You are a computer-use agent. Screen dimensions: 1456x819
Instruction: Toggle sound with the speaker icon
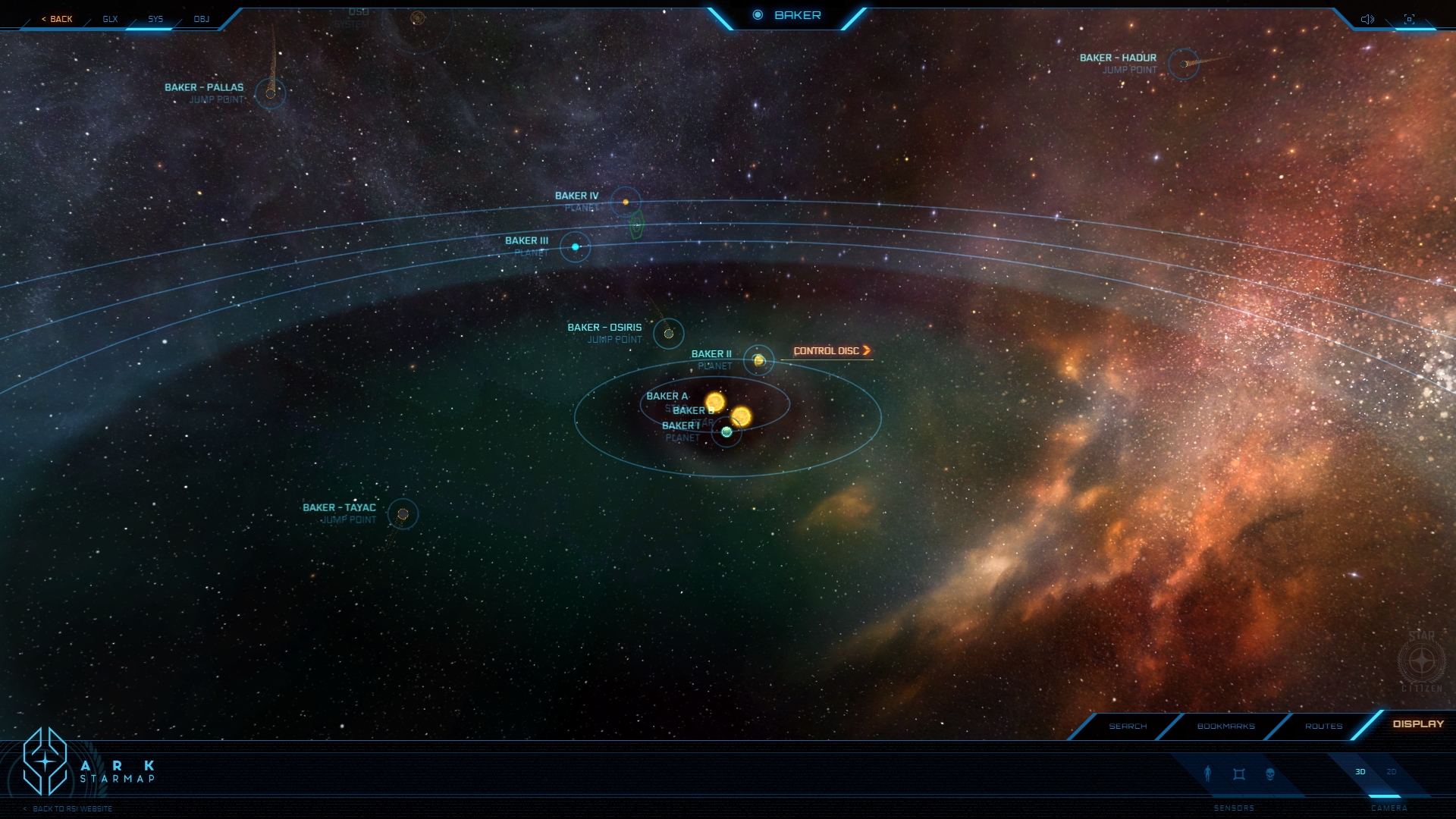[1367, 19]
